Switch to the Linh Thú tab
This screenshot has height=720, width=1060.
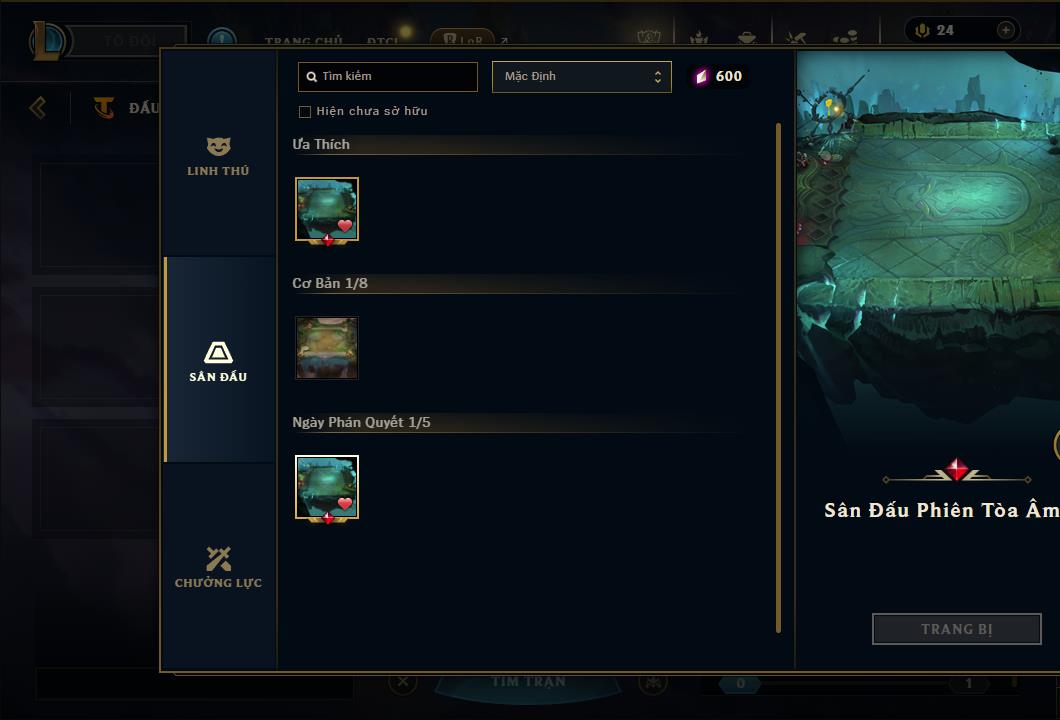218,157
